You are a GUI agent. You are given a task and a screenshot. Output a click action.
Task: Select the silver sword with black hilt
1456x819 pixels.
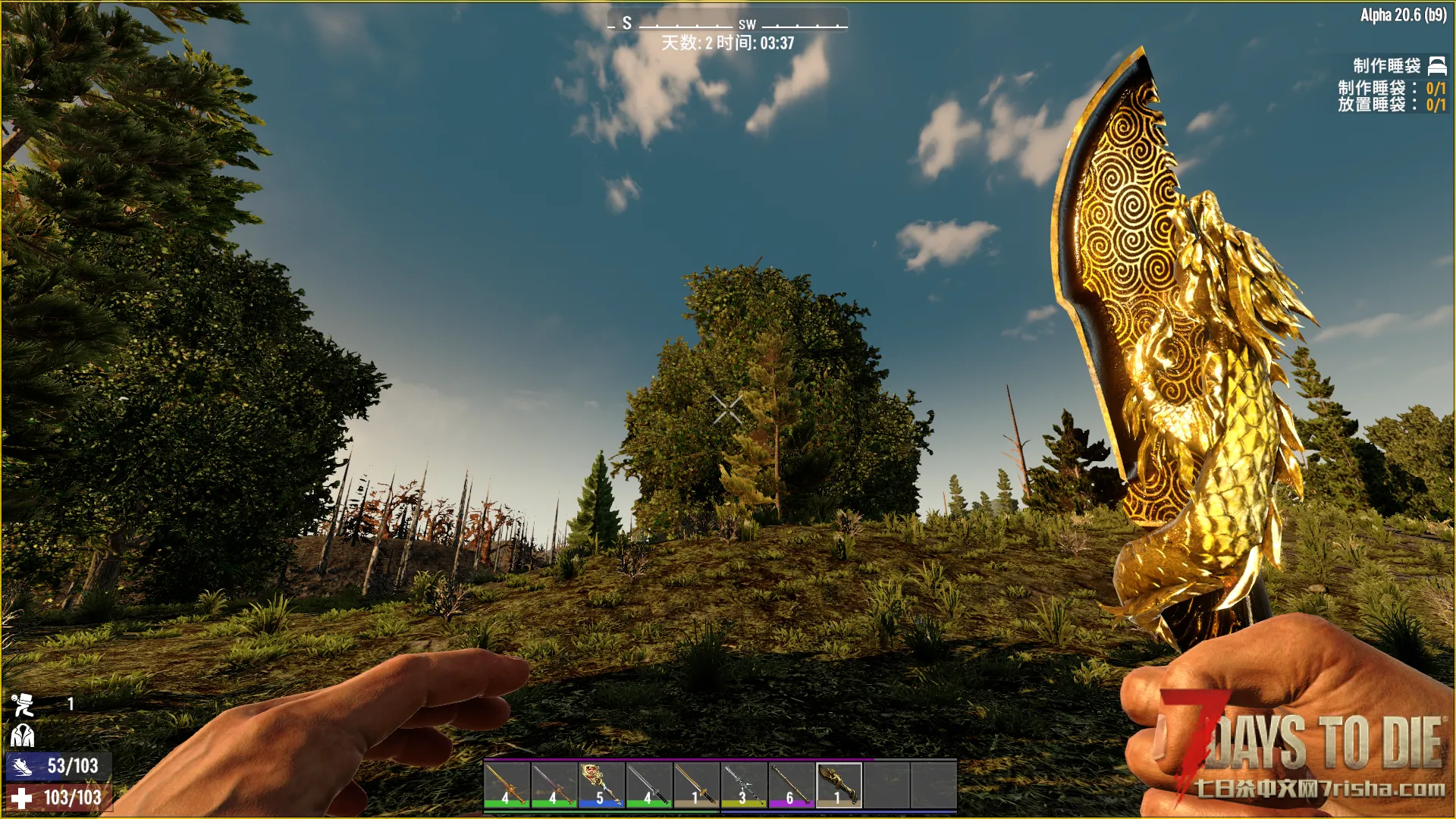tap(649, 784)
